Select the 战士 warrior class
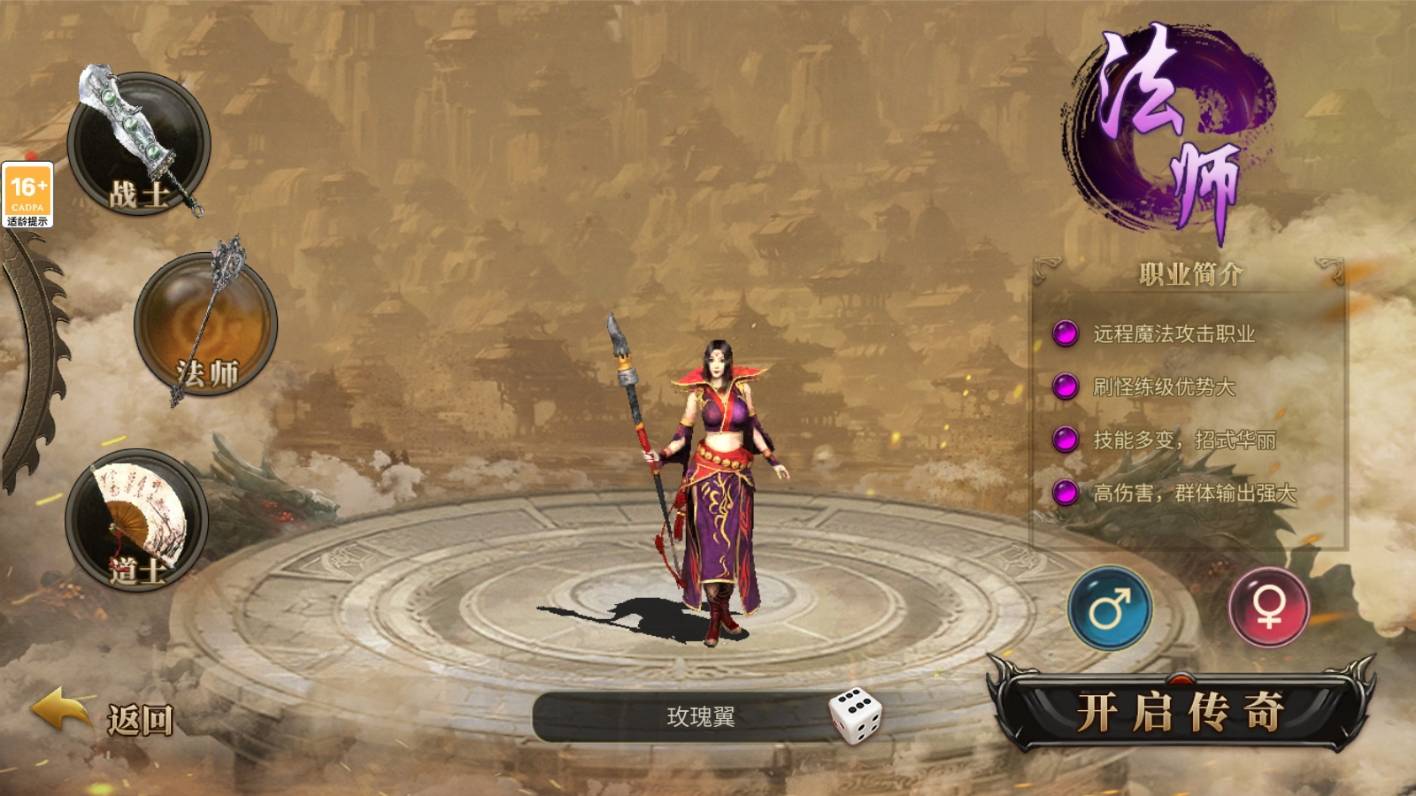 [139, 144]
